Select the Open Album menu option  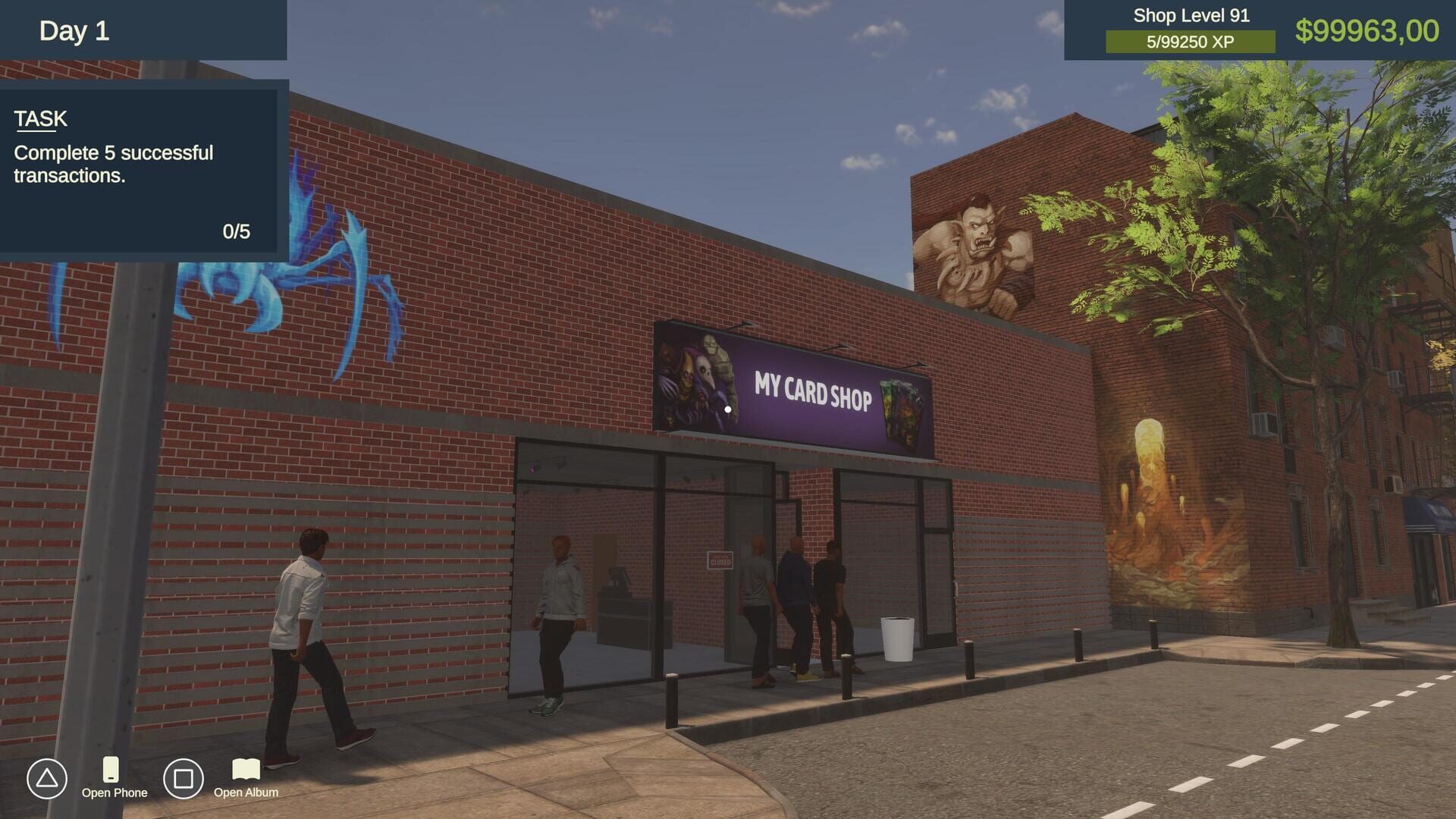pos(246,792)
